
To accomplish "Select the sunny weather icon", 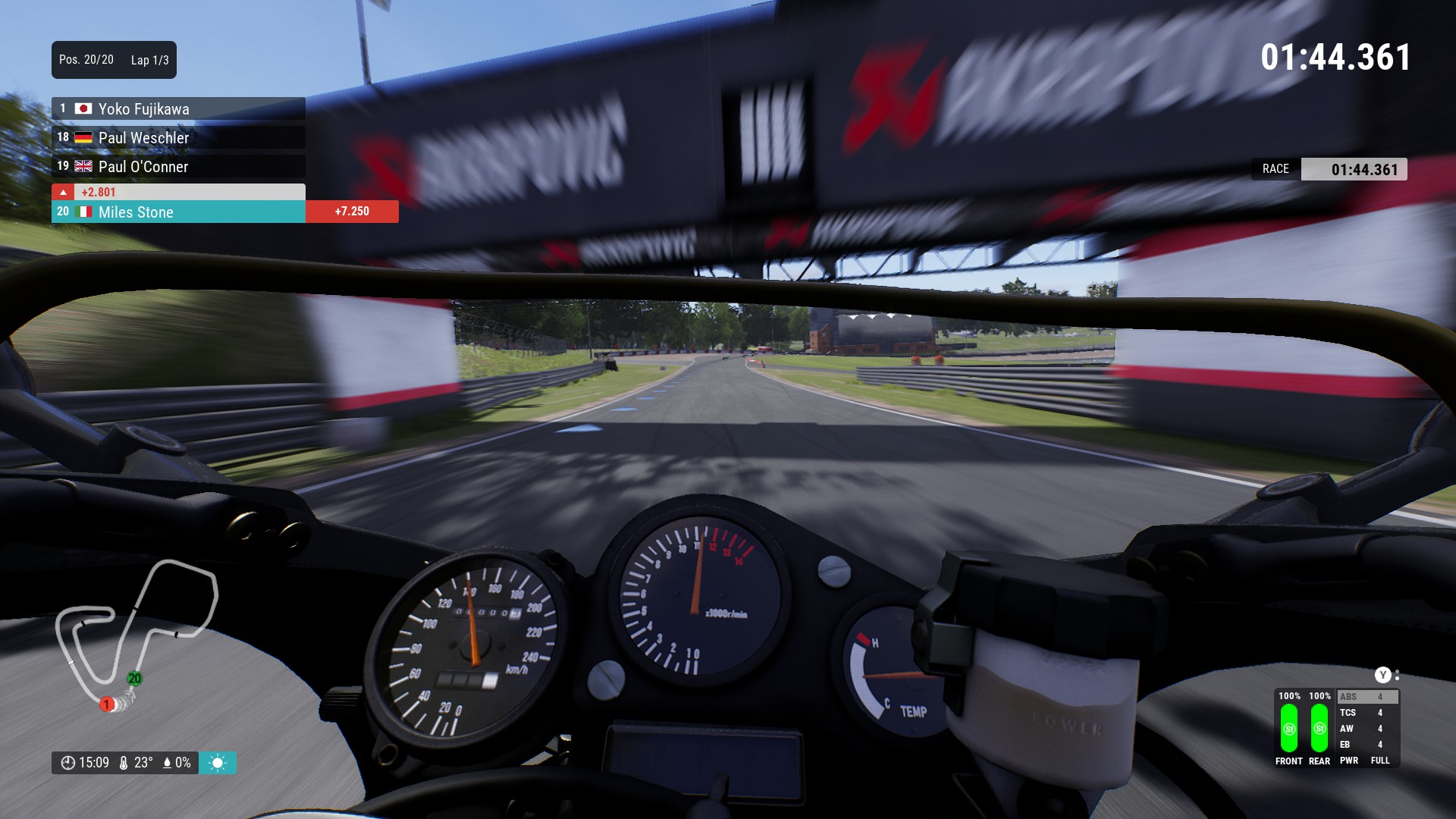I will tap(218, 763).
